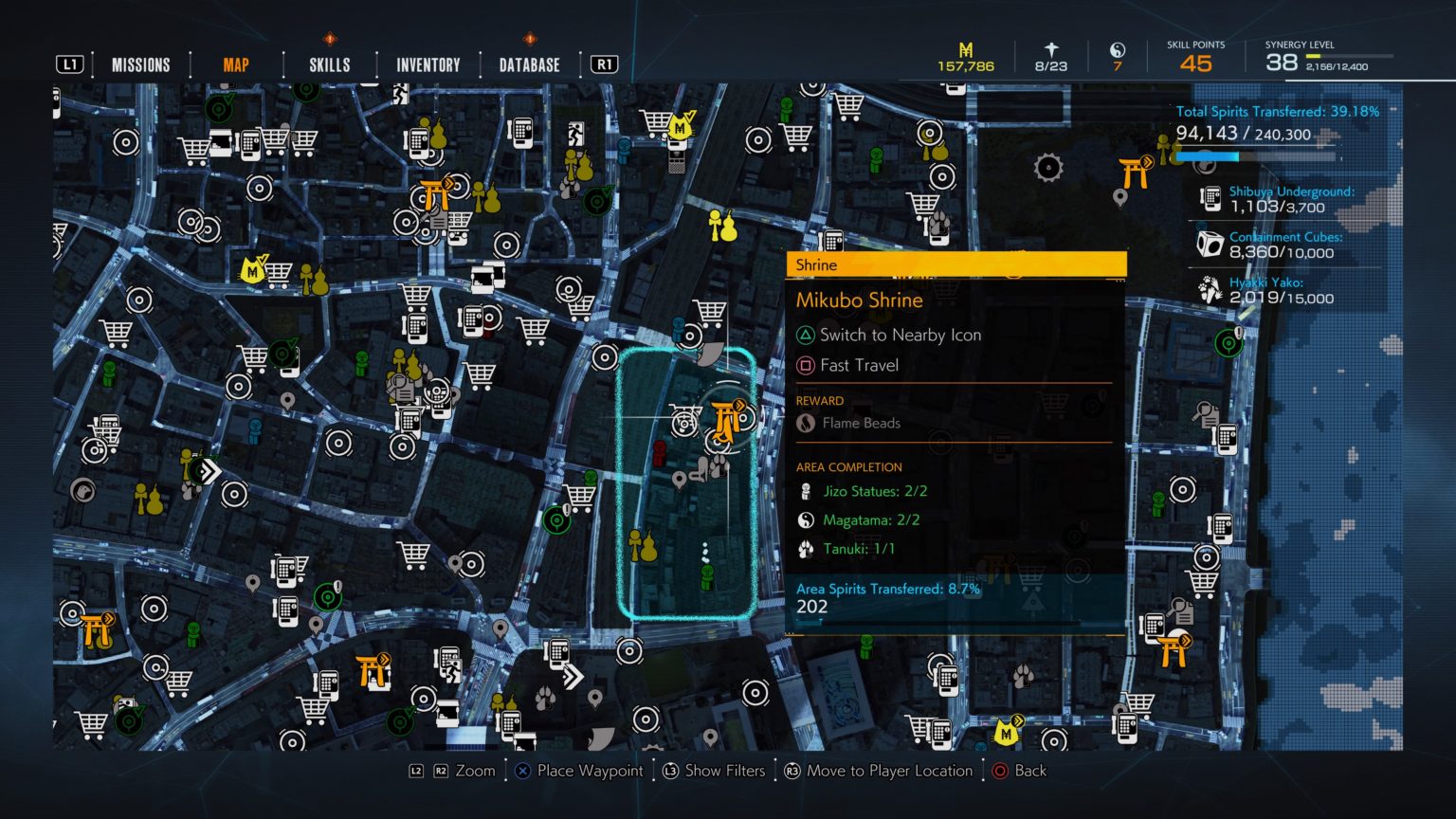Click the Zoom control label
The image size is (1456, 819).
475,771
